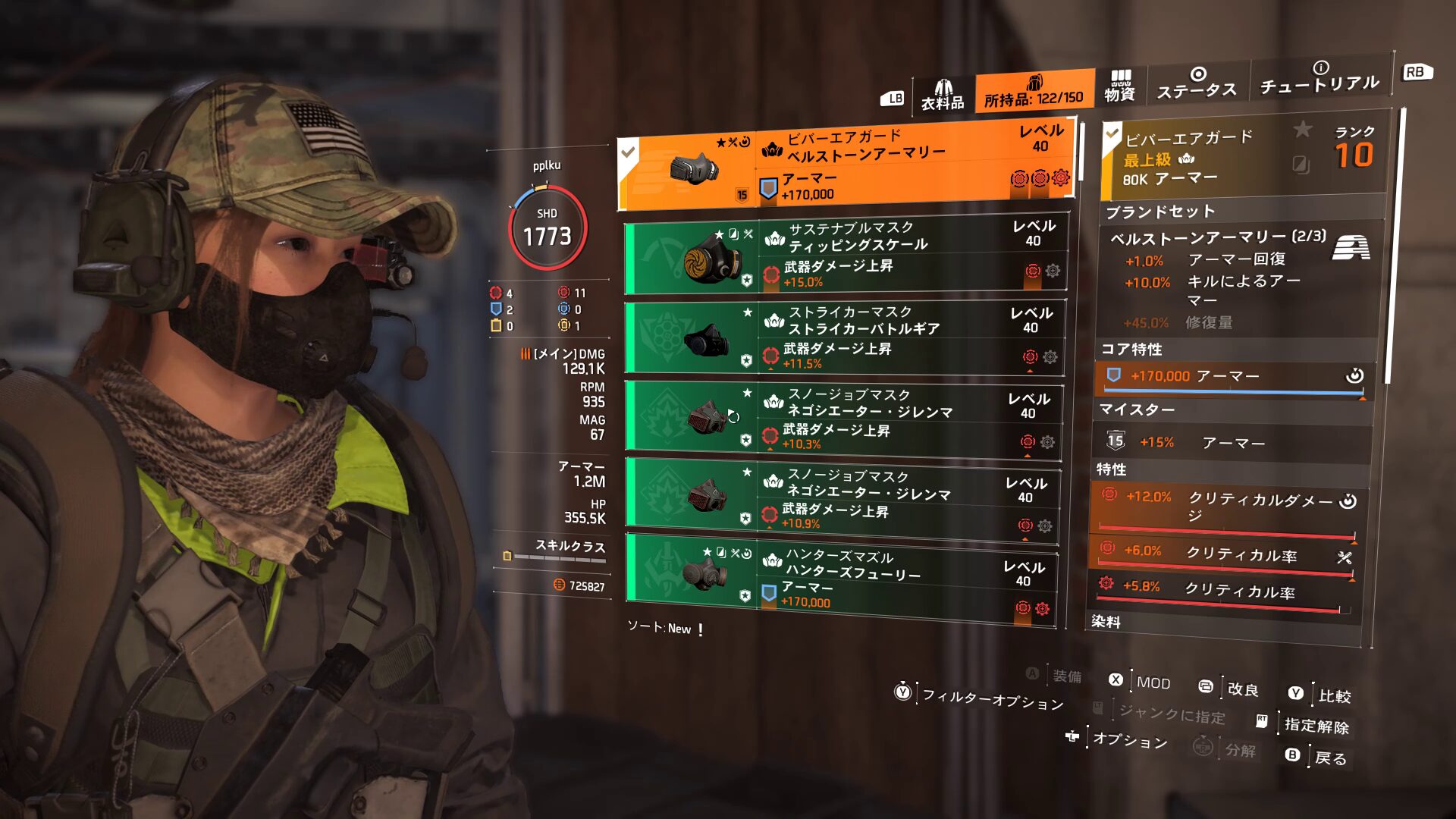
Task: Open the ステータス stats tab
Action: [1197, 83]
